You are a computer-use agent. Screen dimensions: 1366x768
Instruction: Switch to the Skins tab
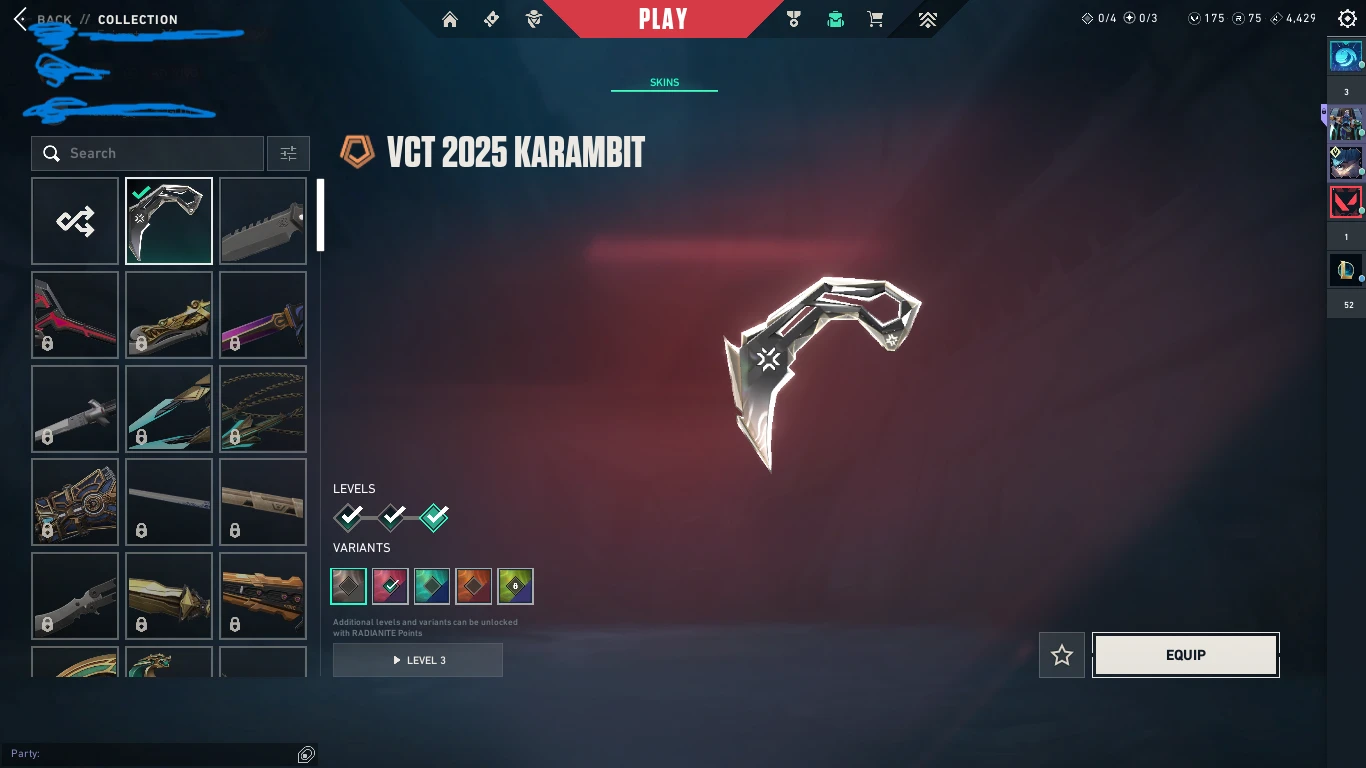point(664,83)
